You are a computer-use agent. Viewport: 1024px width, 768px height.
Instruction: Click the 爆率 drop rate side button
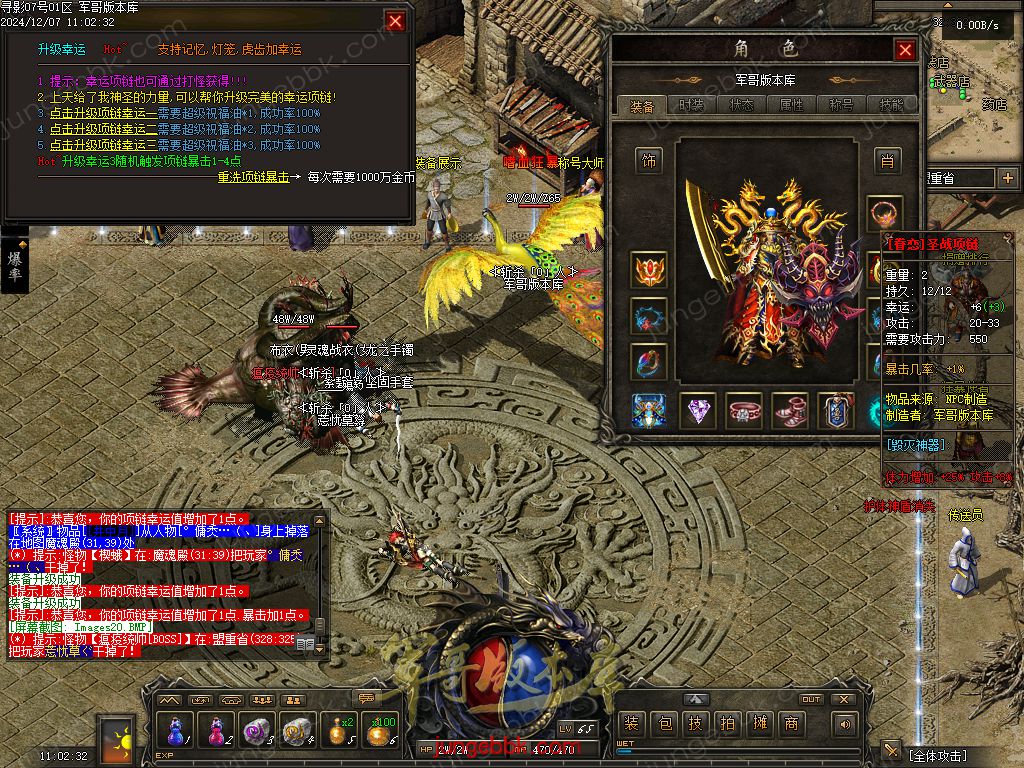coord(15,265)
